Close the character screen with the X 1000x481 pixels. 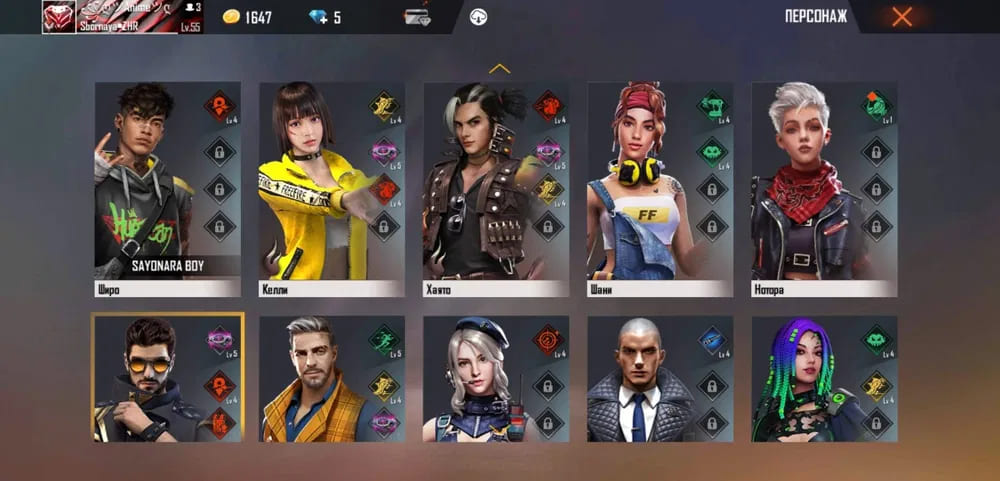(x=902, y=16)
